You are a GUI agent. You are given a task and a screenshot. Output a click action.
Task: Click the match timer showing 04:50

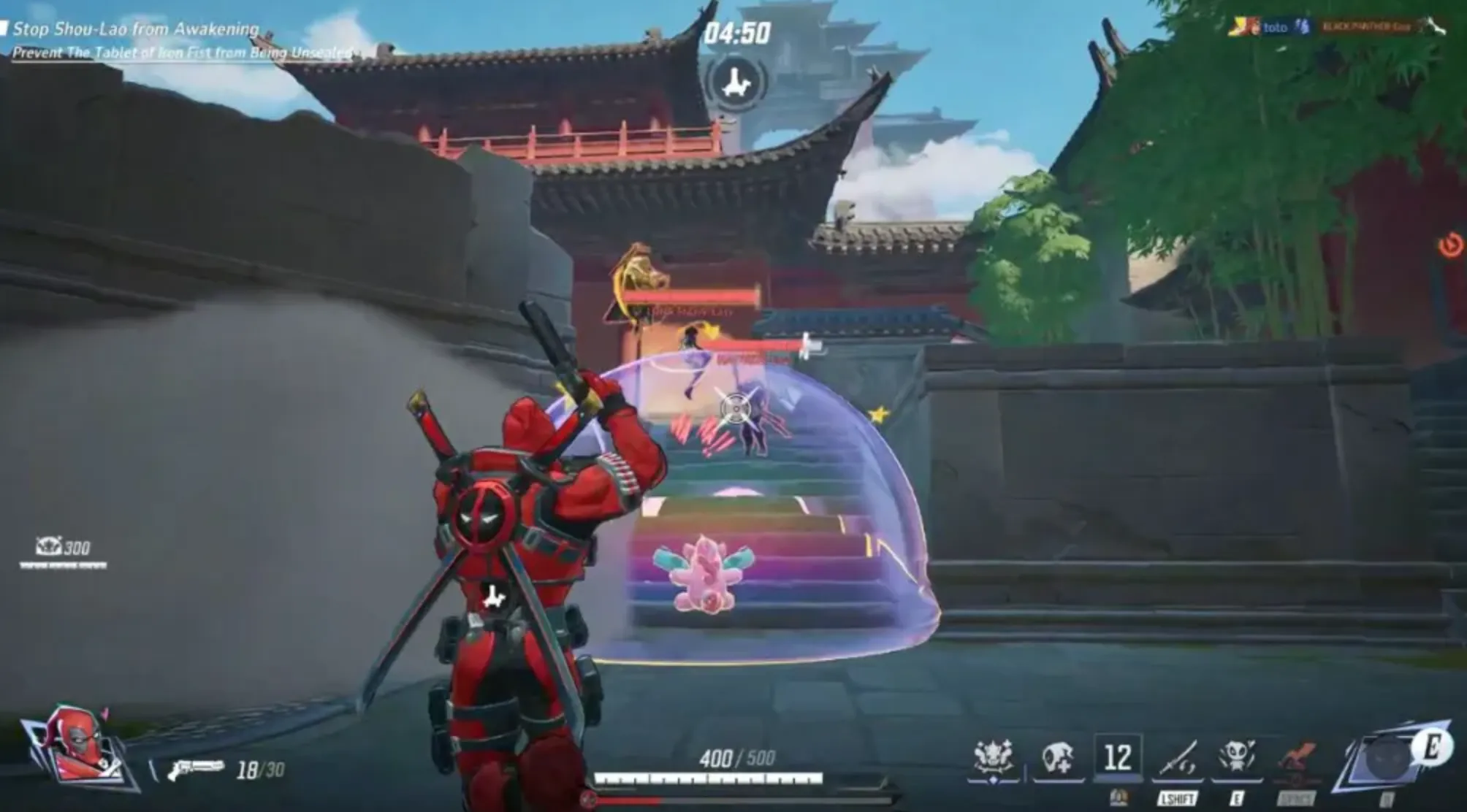click(x=738, y=32)
